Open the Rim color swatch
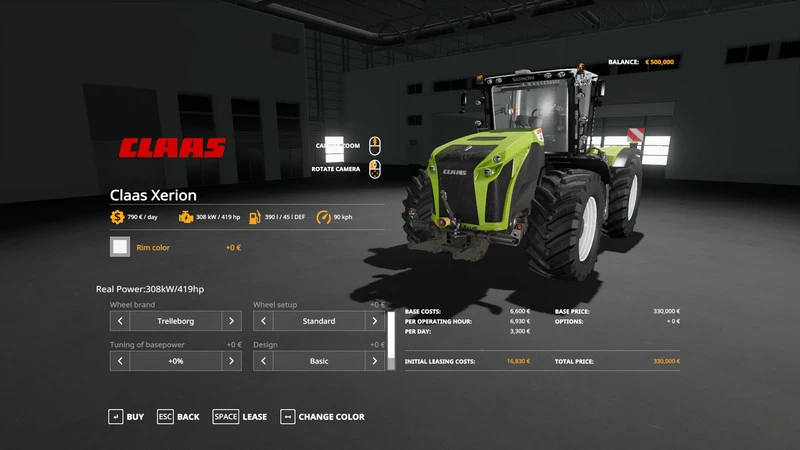800x450 pixels. pos(120,247)
